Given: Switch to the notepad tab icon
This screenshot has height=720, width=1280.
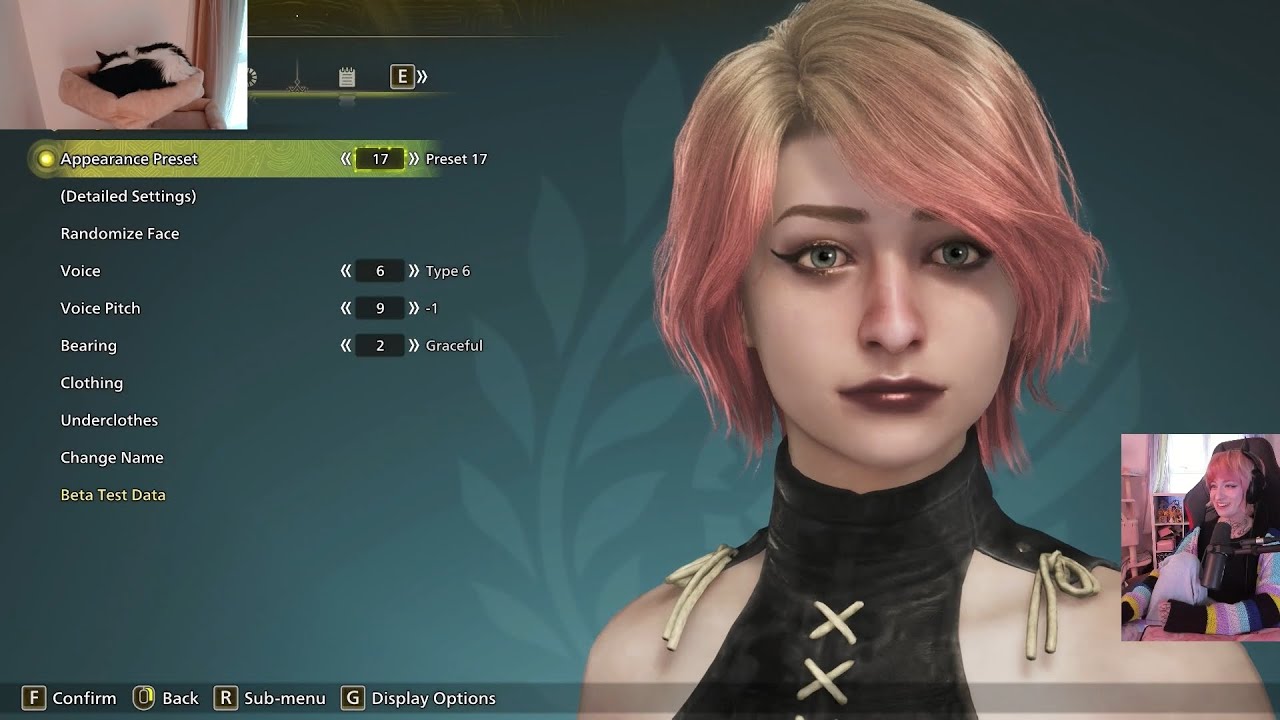Looking at the screenshot, I should point(347,77).
